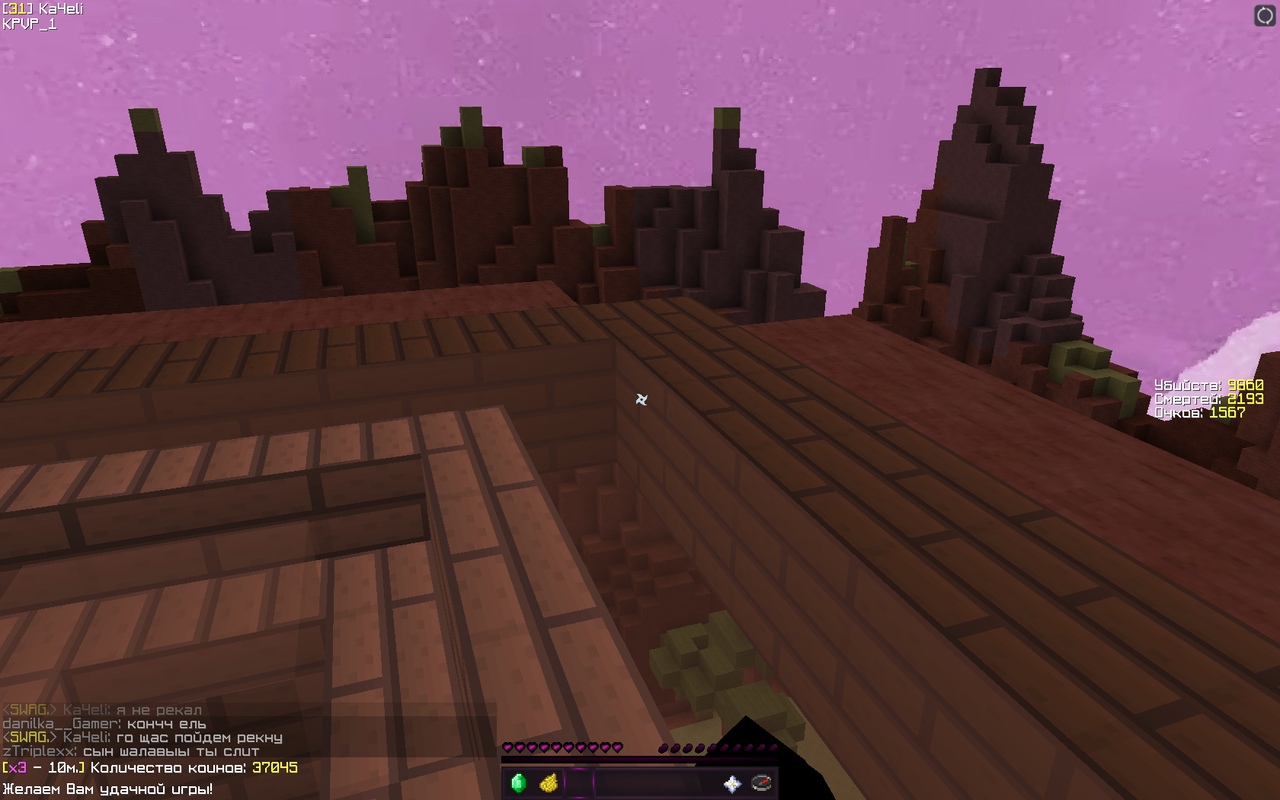Click the coin count chat message
The width and height of the screenshot is (1280, 800).
point(150,768)
